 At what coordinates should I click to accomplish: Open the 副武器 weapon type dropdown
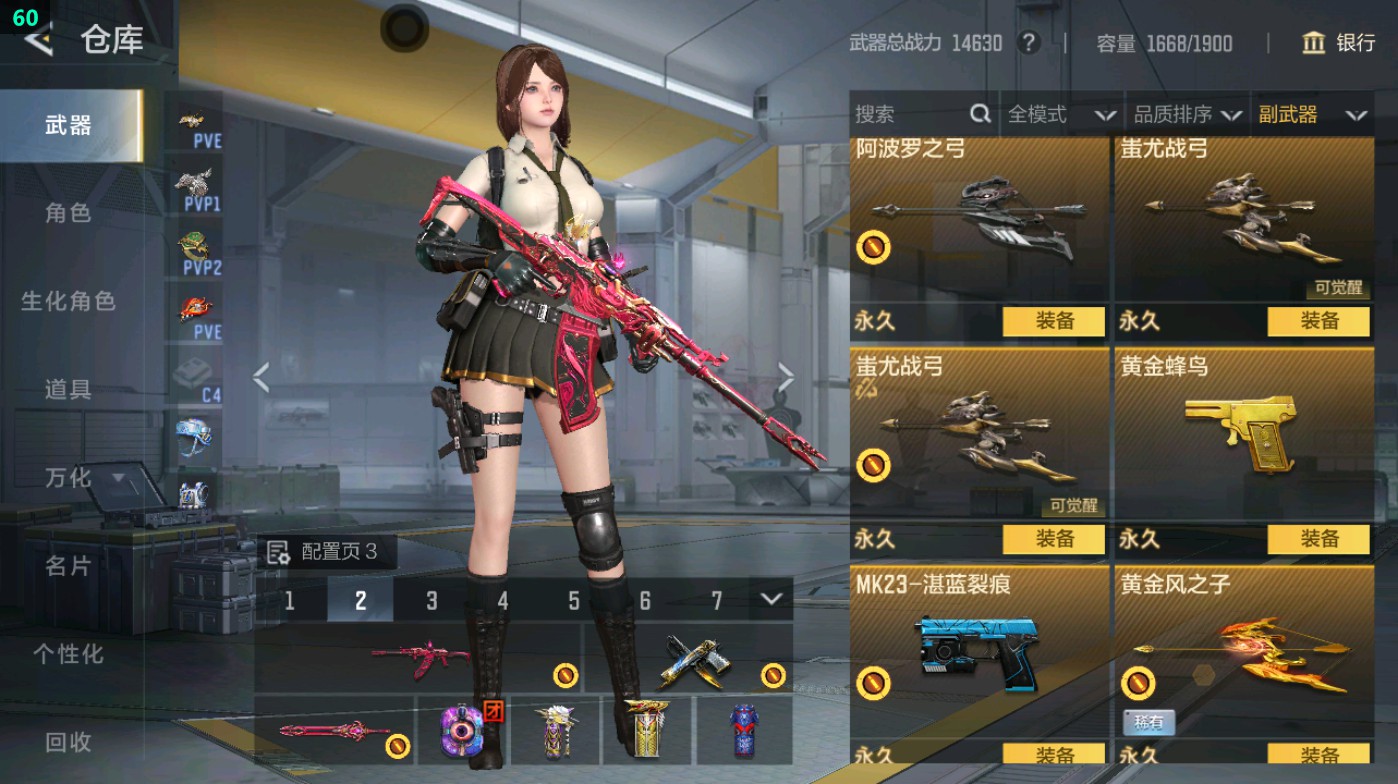(1311, 115)
